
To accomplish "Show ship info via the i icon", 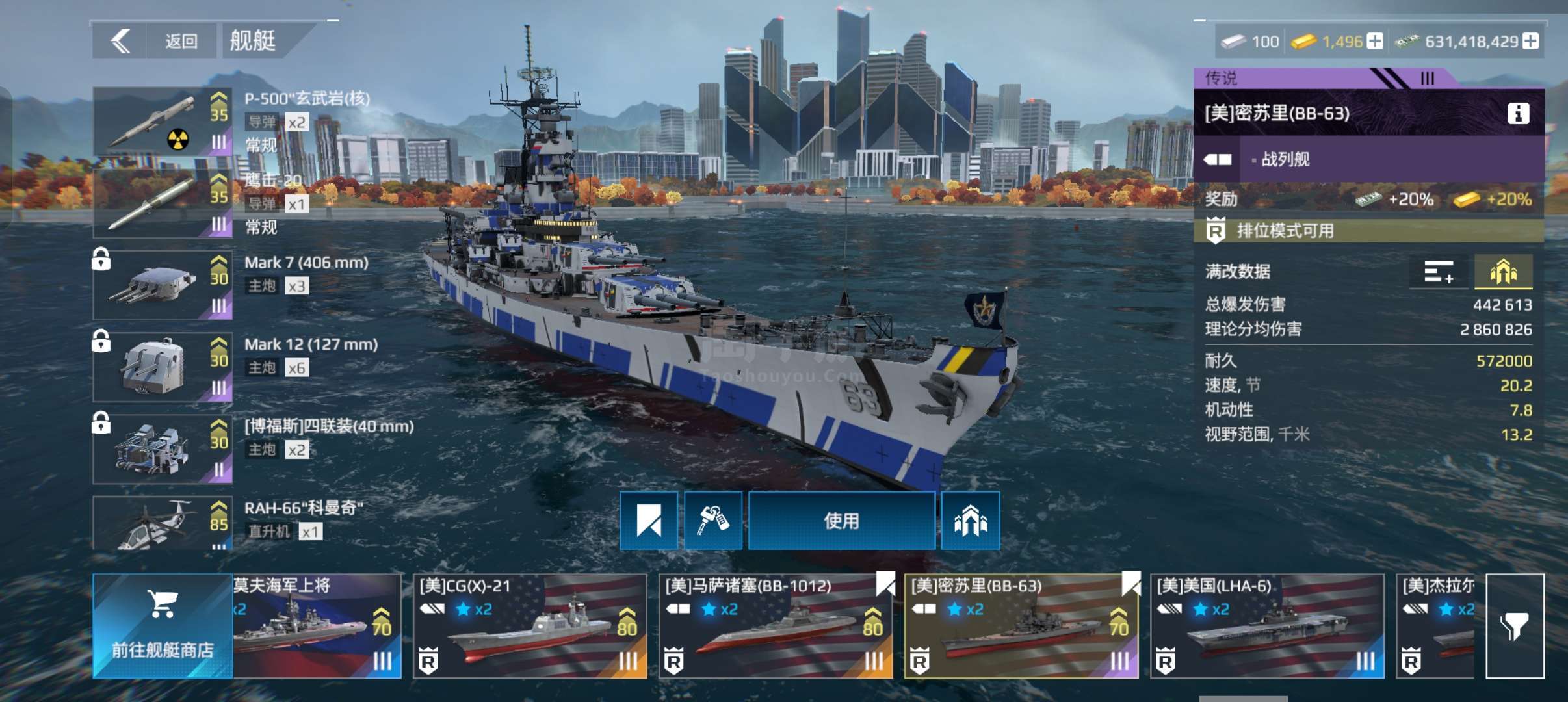I will point(1518,114).
